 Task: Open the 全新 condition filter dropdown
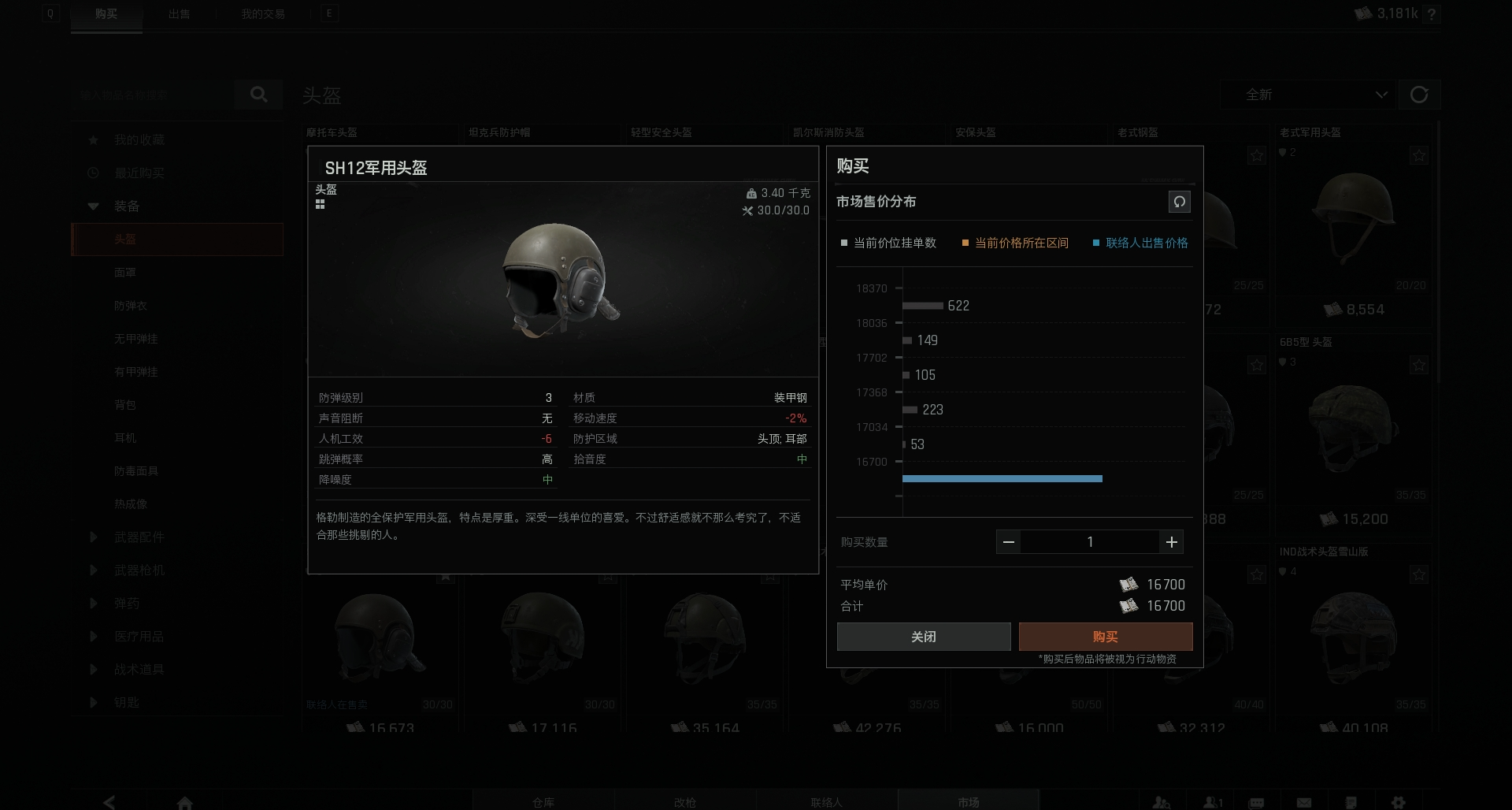tap(1307, 94)
